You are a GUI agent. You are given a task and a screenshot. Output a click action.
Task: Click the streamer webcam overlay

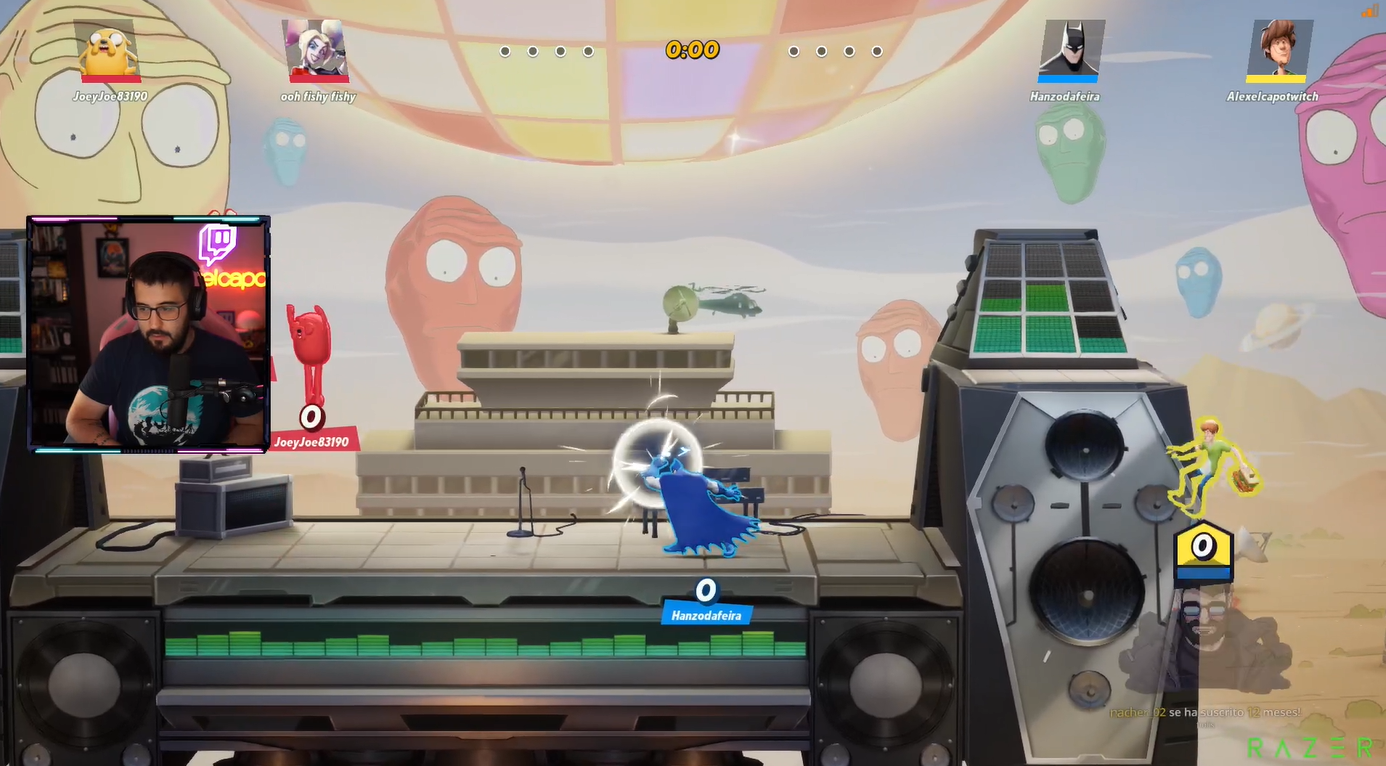point(148,333)
